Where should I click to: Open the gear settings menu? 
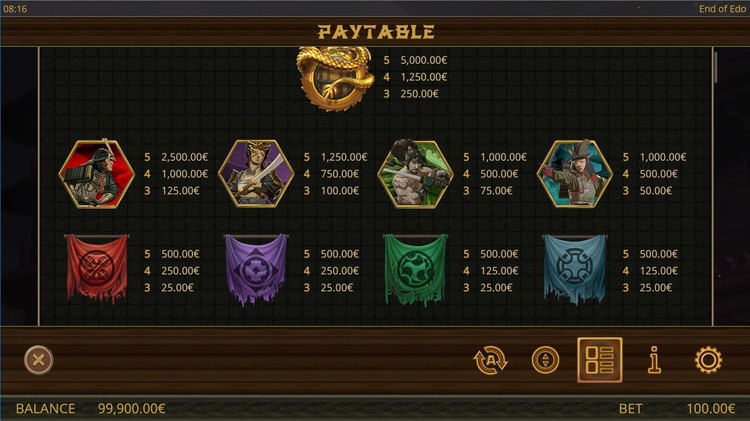708,360
